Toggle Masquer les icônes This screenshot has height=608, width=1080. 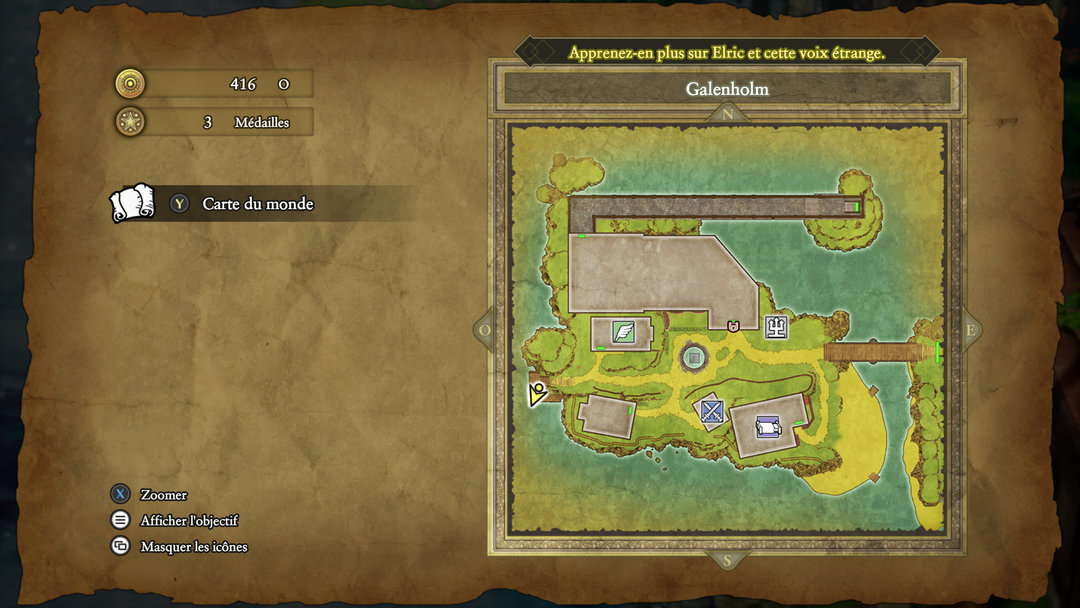pos(193,546)
